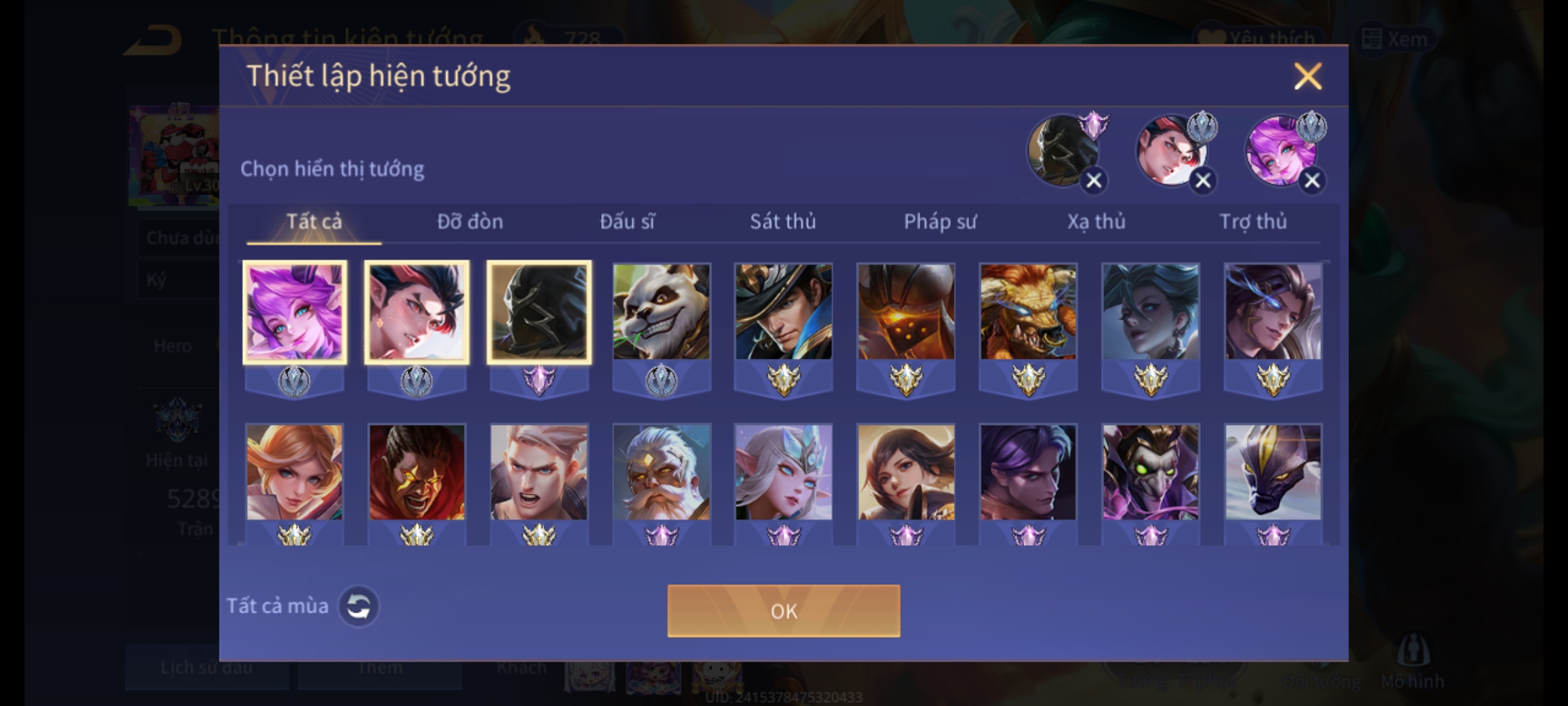Select the elf hero with crystal crown
1568x706 pixels.
pyautogui.click(x=783, y=472)
